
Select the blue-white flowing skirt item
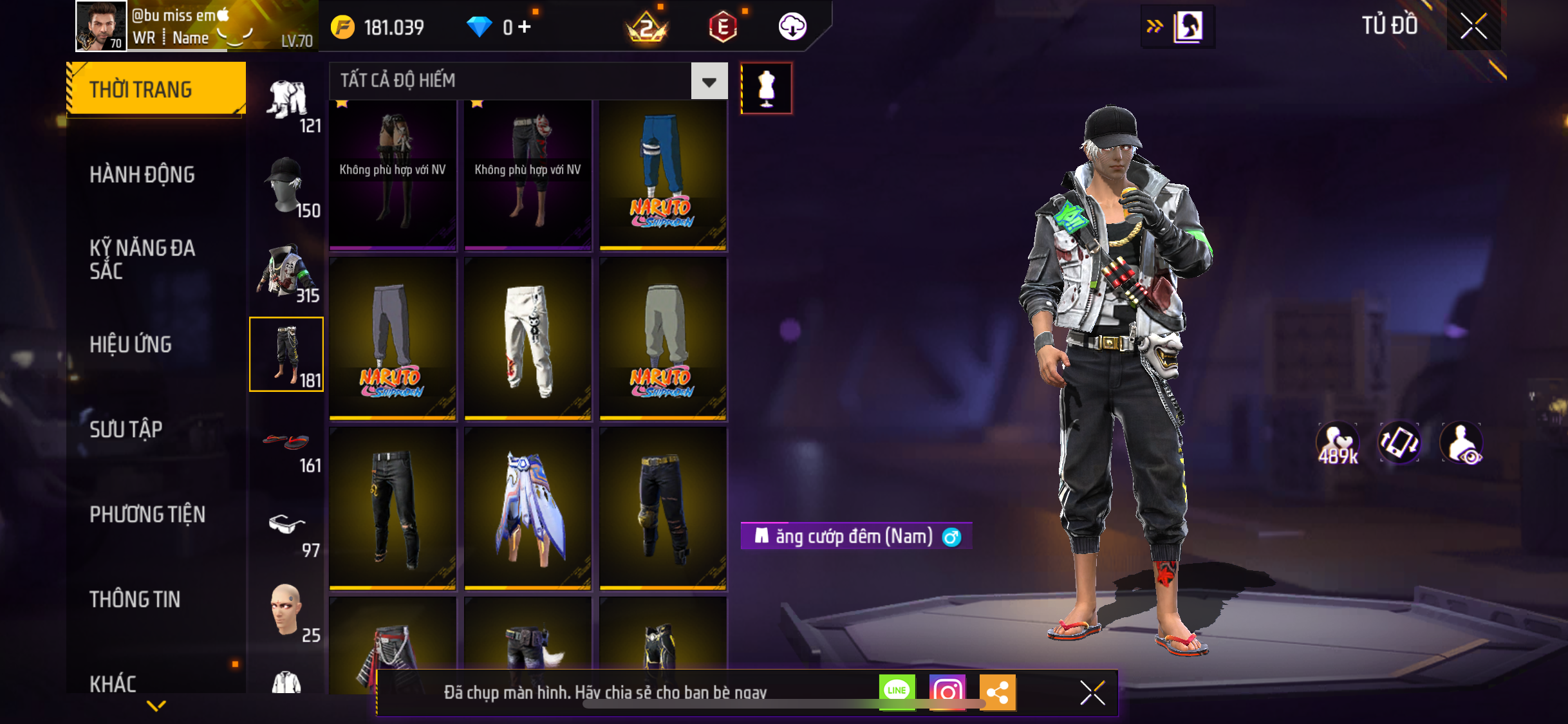pyautogui.click(x=528, y=508)
